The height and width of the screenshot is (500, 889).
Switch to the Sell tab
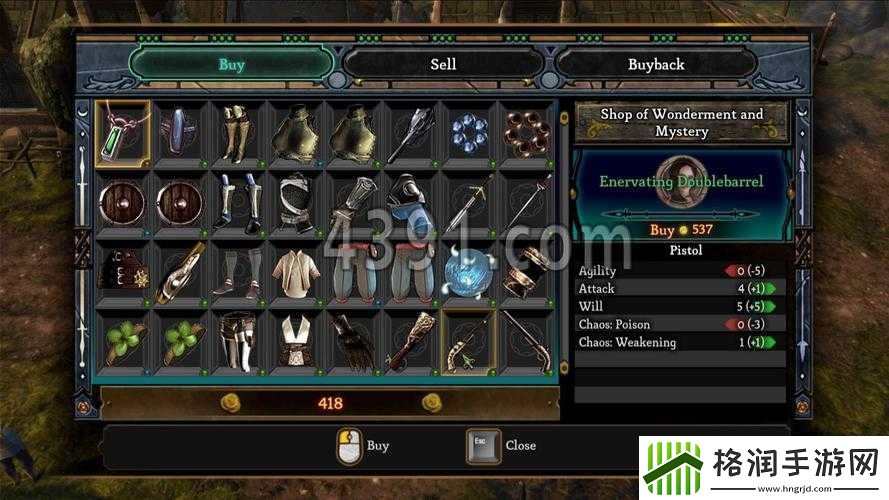click(443, 64)
